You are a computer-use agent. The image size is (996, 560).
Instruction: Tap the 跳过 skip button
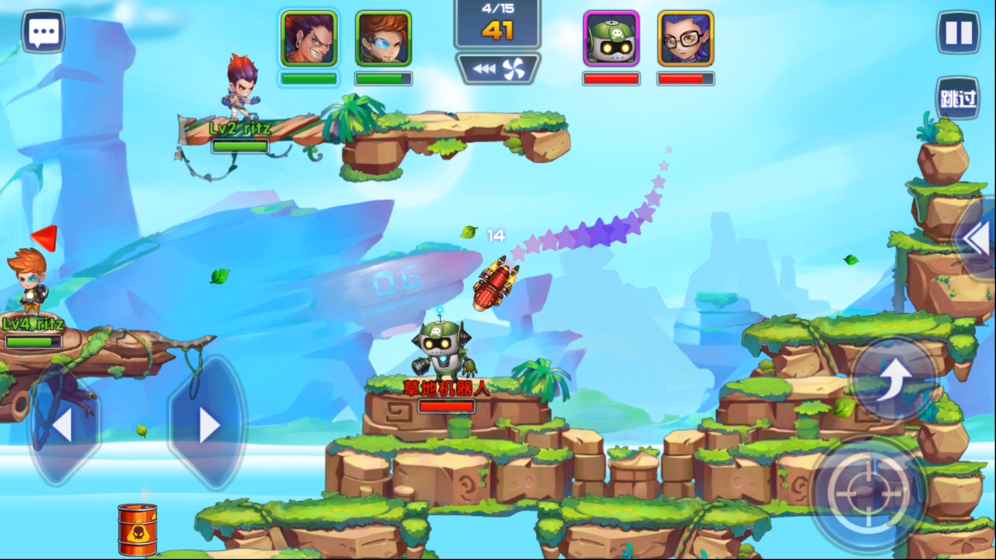click(x=958, y=98)
